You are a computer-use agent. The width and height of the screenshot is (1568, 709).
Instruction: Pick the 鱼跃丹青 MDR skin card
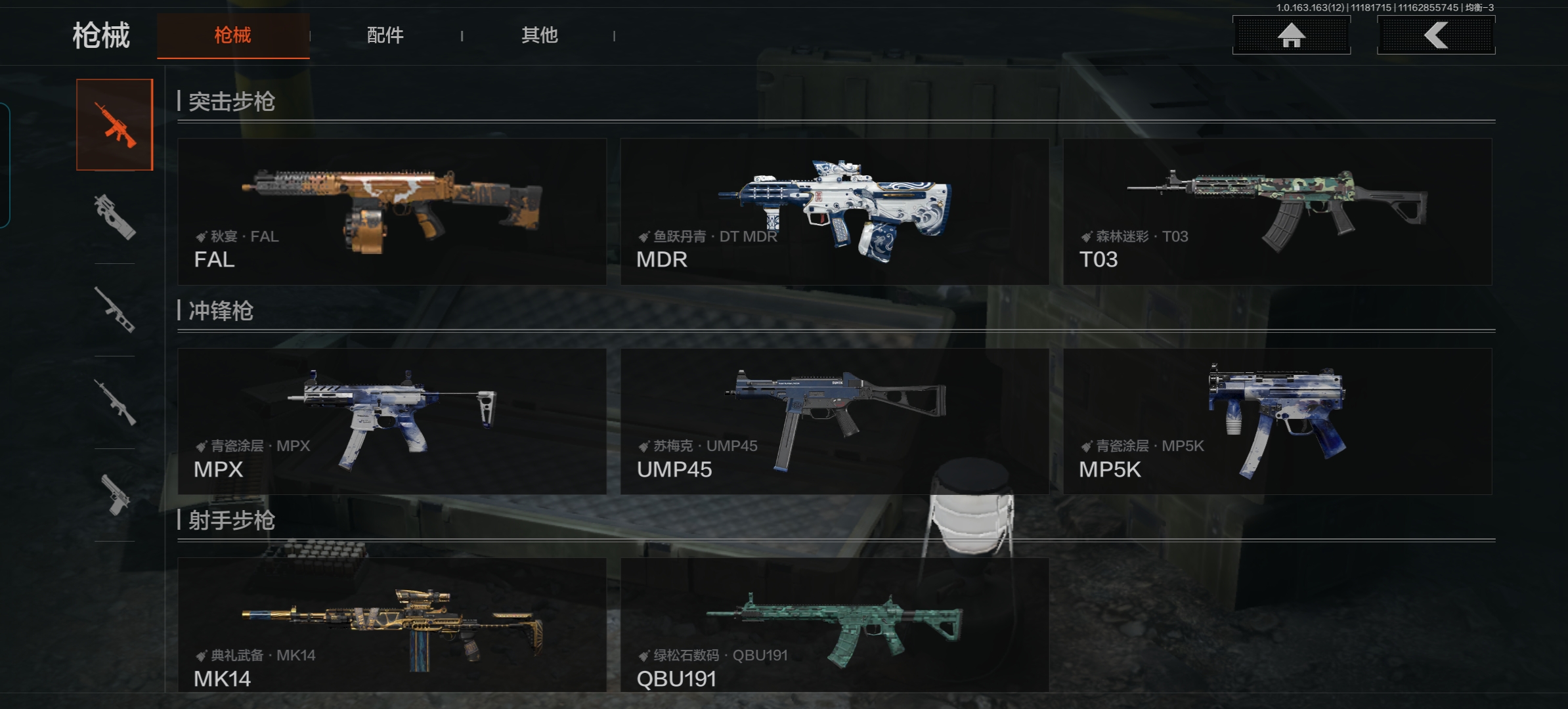(834, 211)
